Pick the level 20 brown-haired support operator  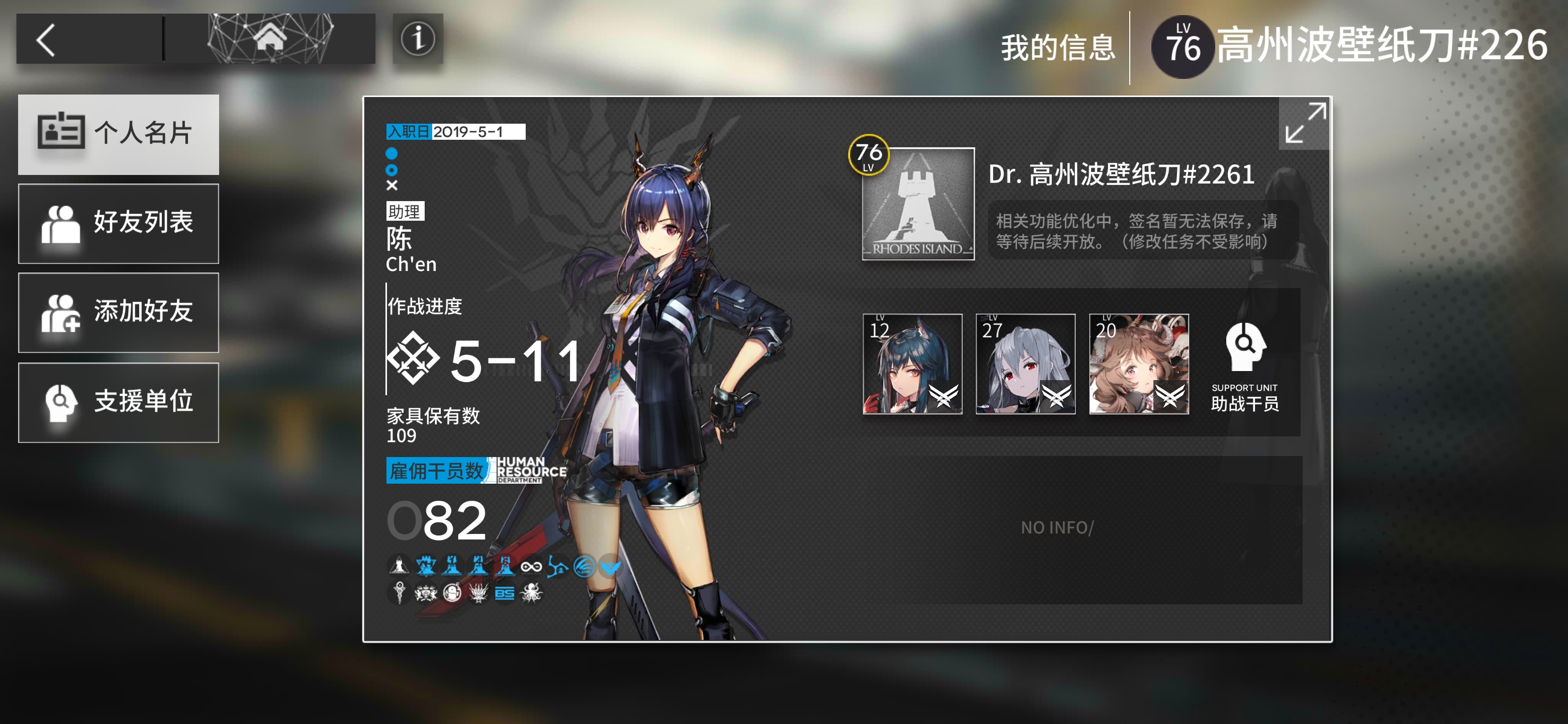pos(1138,364)
